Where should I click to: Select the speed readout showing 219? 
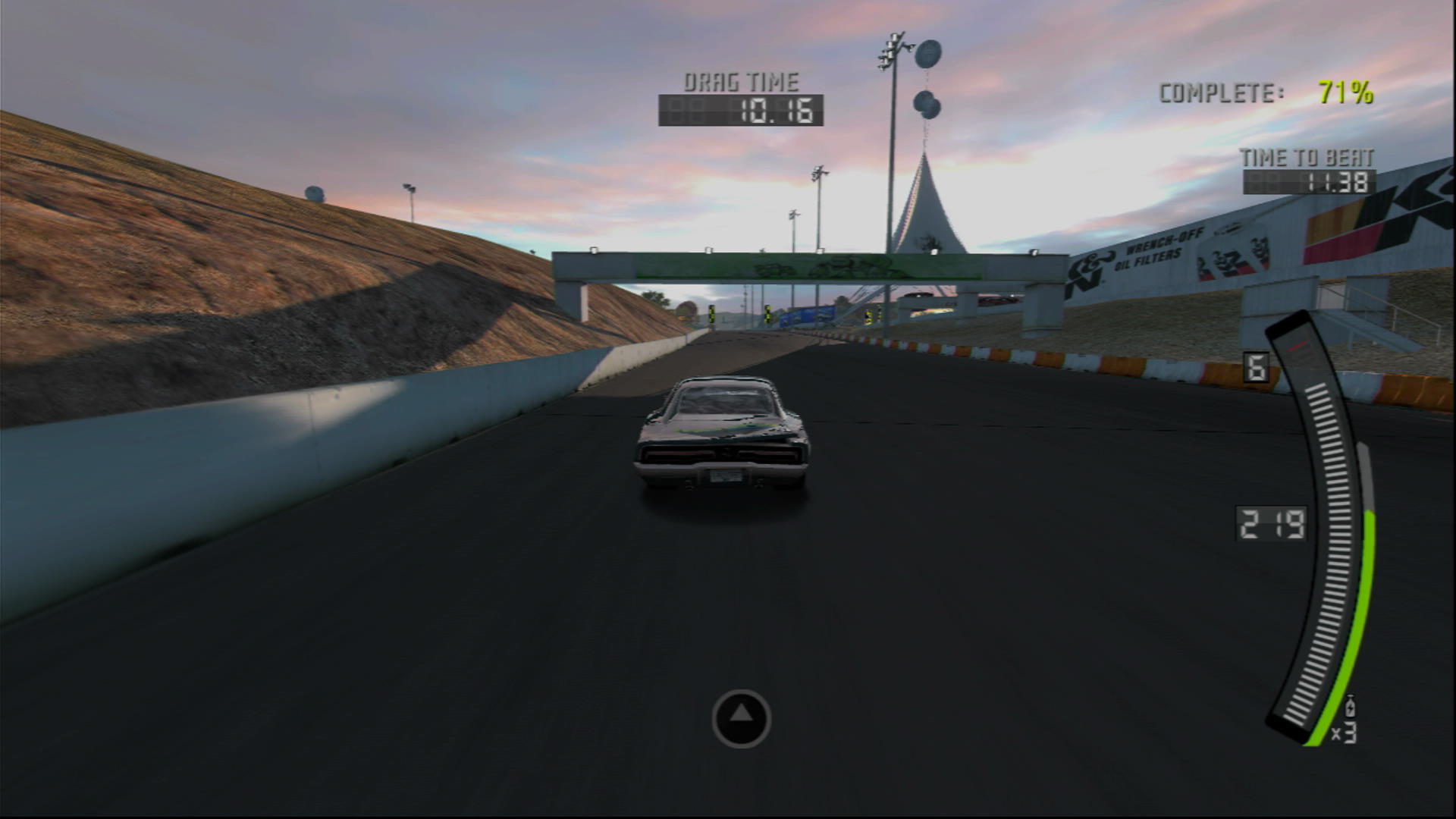click(x=1270, y=523)
